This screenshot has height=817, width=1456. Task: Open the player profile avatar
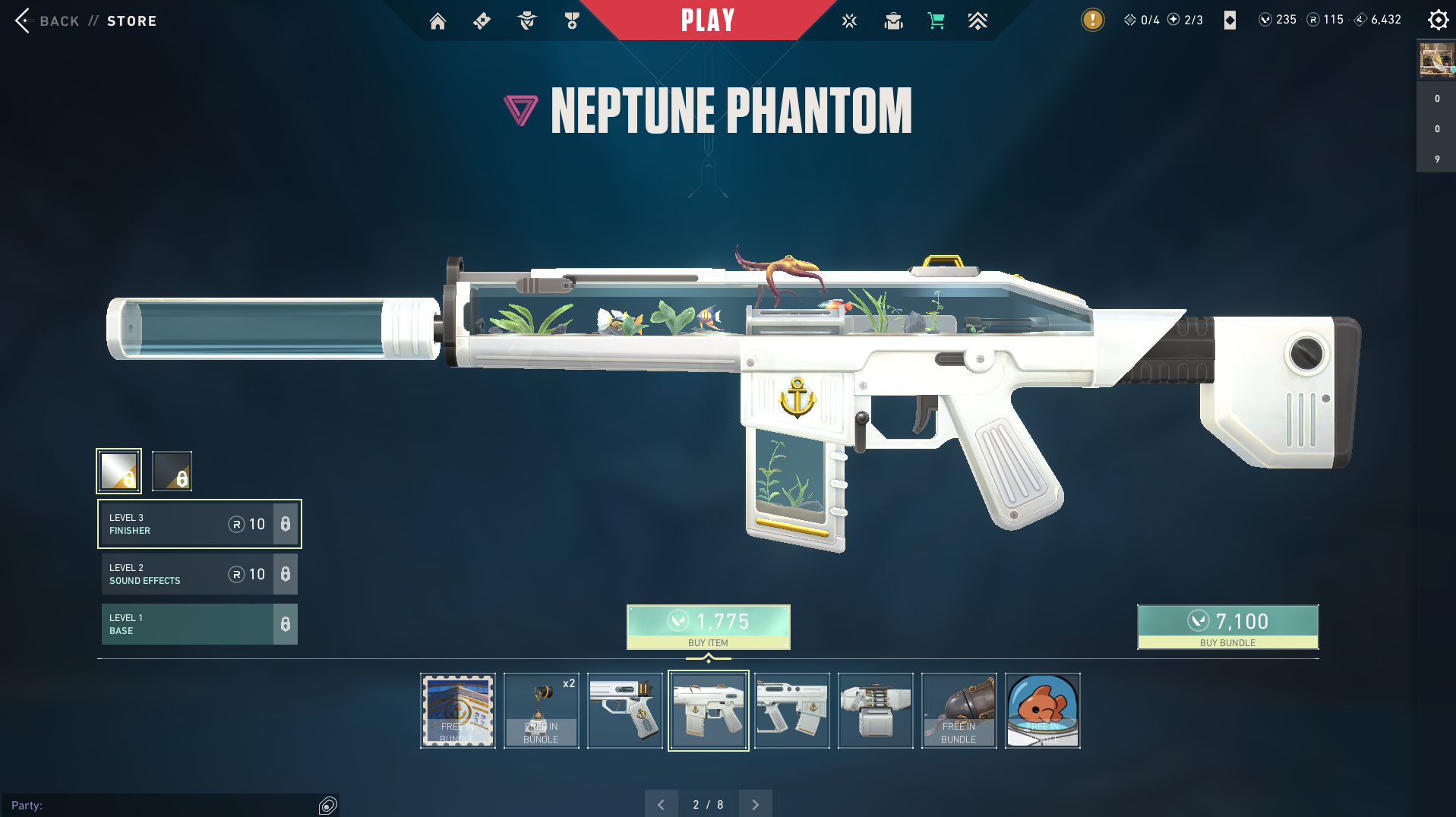pyautogui.click(x=1436, y=59)
